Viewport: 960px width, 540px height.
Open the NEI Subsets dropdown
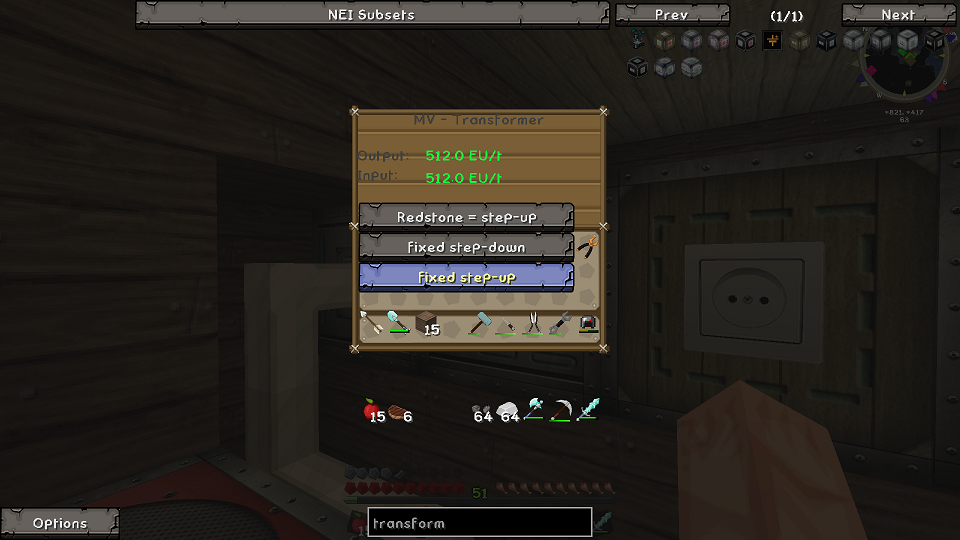tap(371, 14)
